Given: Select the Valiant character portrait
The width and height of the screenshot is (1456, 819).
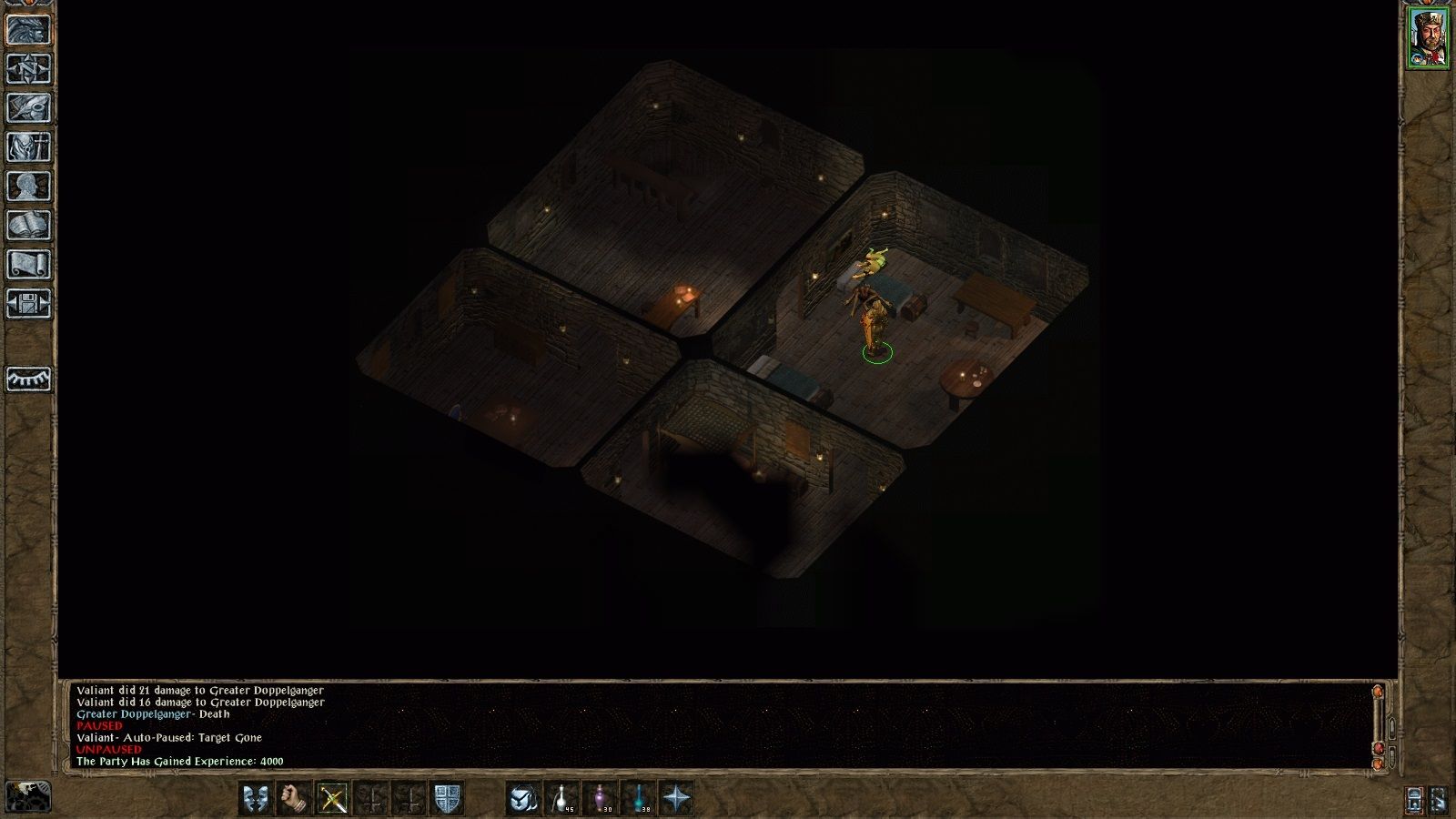Looking at the screenshot, I should coord(1428,37).
